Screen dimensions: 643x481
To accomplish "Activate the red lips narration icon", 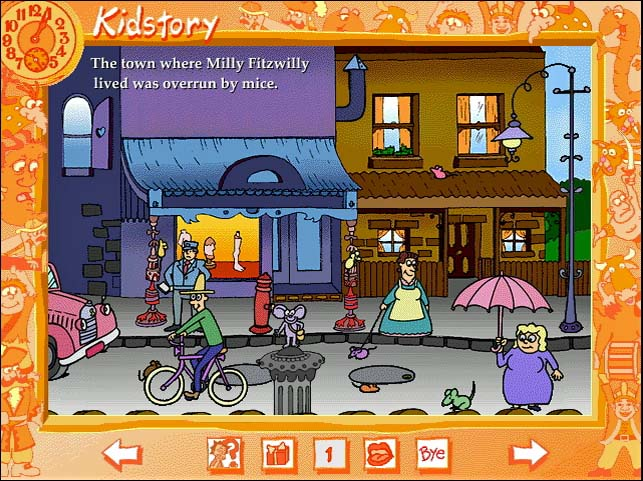I will [381, 455].
